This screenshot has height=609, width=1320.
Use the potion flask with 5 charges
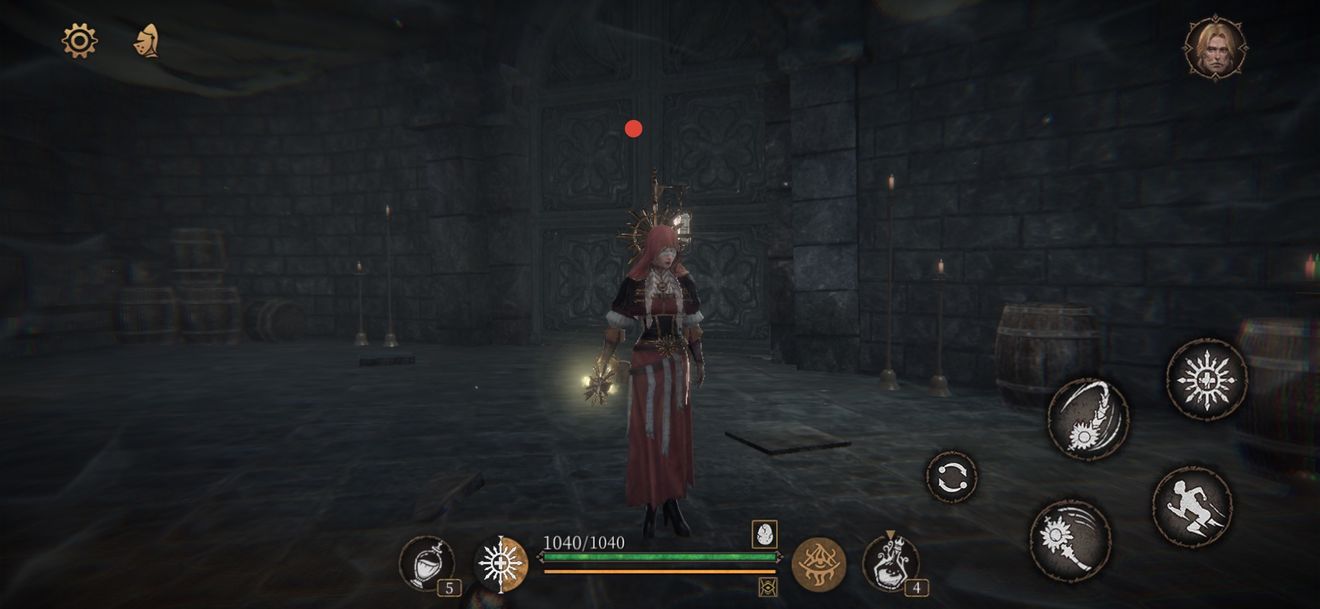[426, 563]
